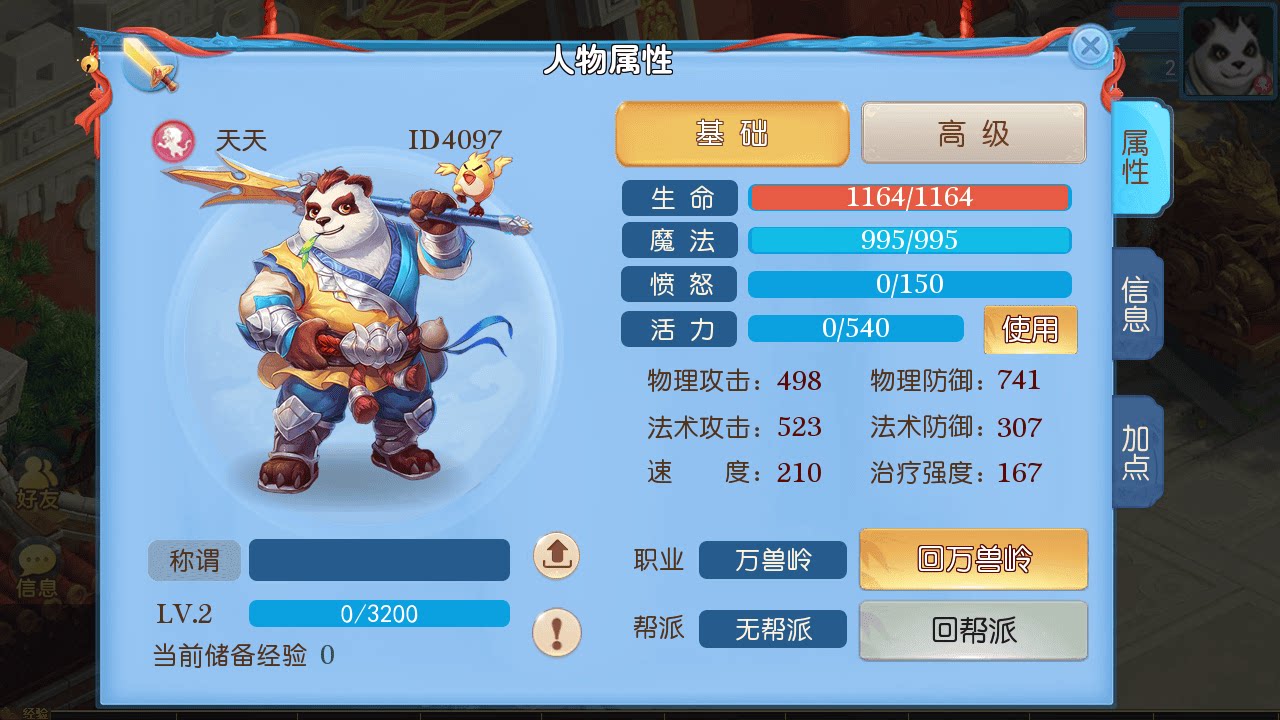The width and height of the screenshot is (1280, 720).
Task: Open the 信息 side tab on the right
Action: coord(1139,304)
